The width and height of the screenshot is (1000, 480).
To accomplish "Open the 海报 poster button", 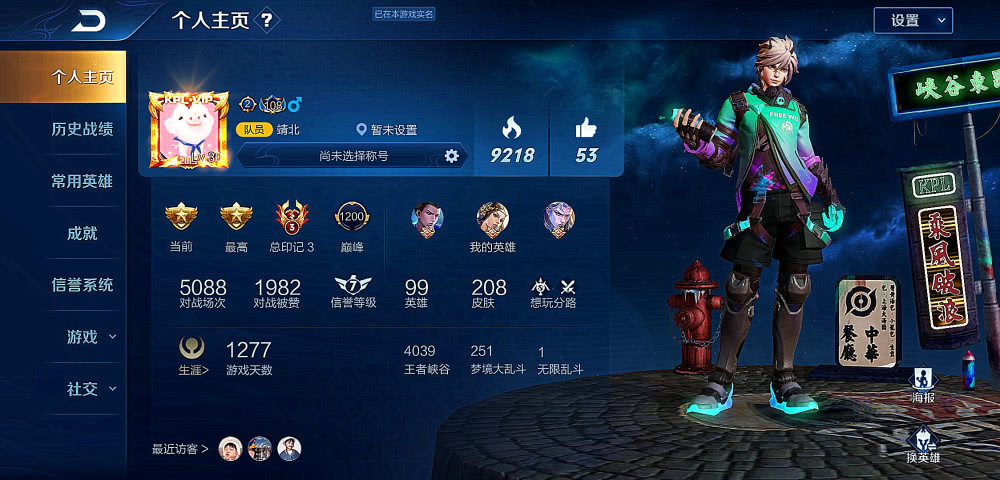I will point(922,385).
